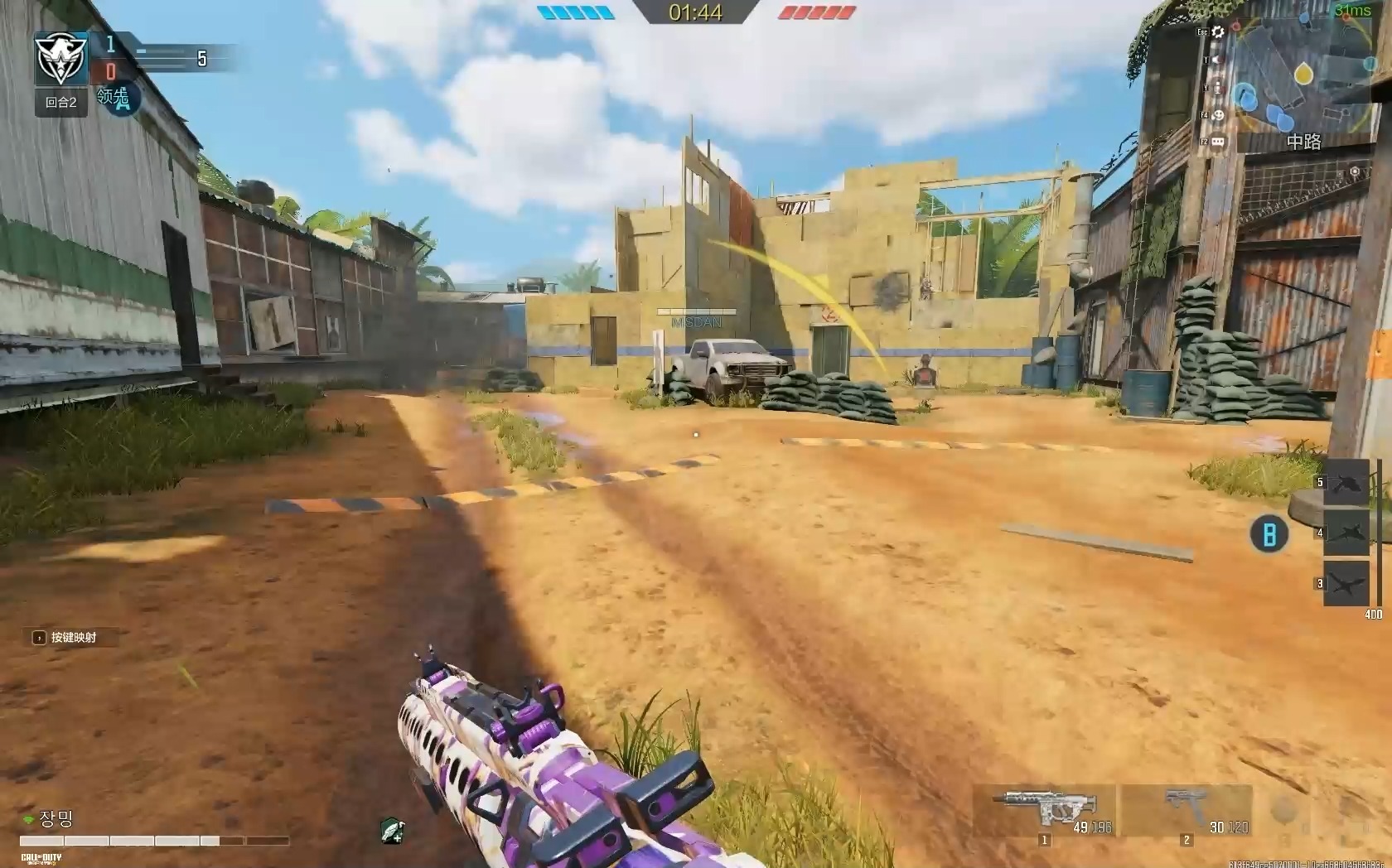The image size is (1392, 868).
Task: Activate the jet scorestreak slot 4
Action: 1346,533
